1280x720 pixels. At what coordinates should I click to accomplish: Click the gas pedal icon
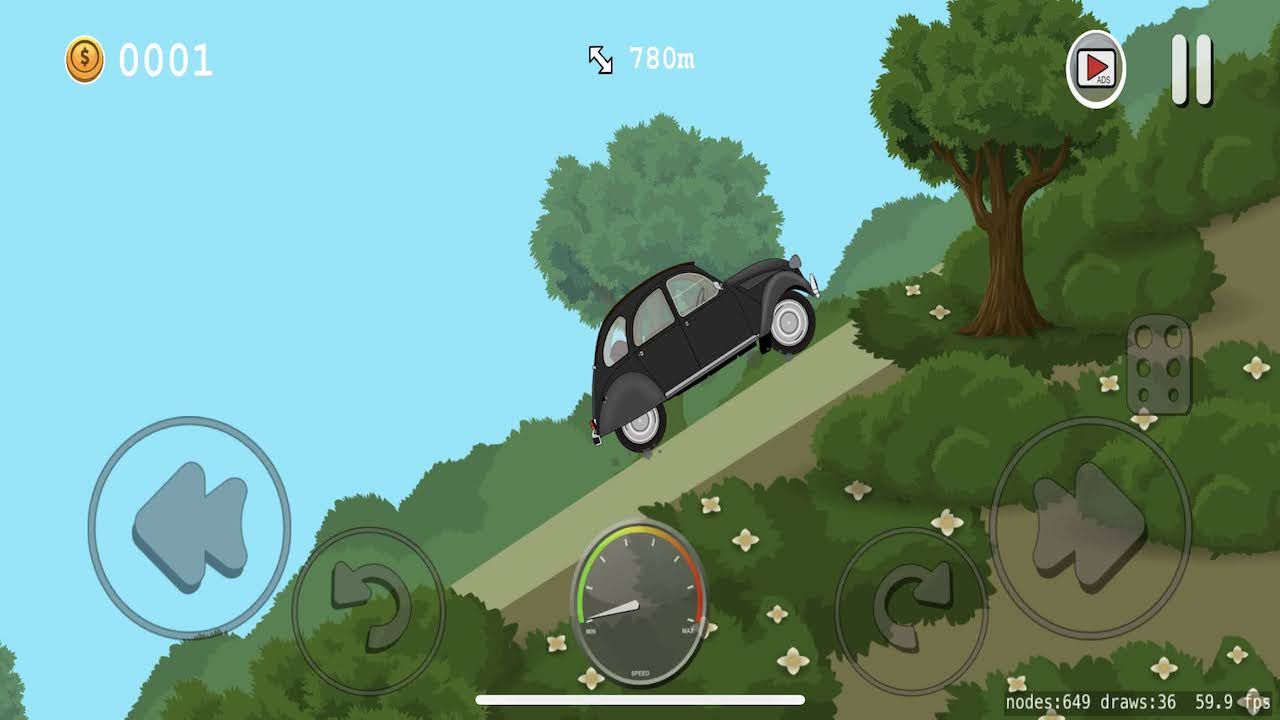pyautogui.click(x=1159, y=366)
